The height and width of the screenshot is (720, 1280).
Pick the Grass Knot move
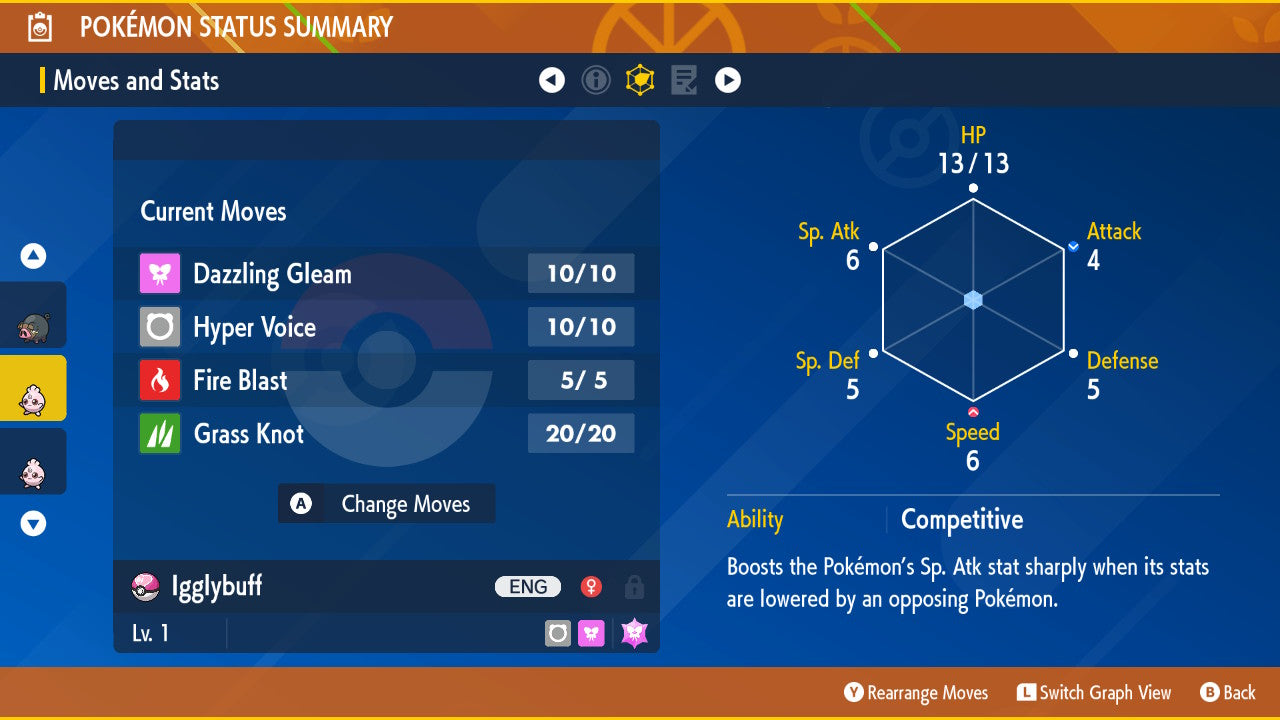386,433
